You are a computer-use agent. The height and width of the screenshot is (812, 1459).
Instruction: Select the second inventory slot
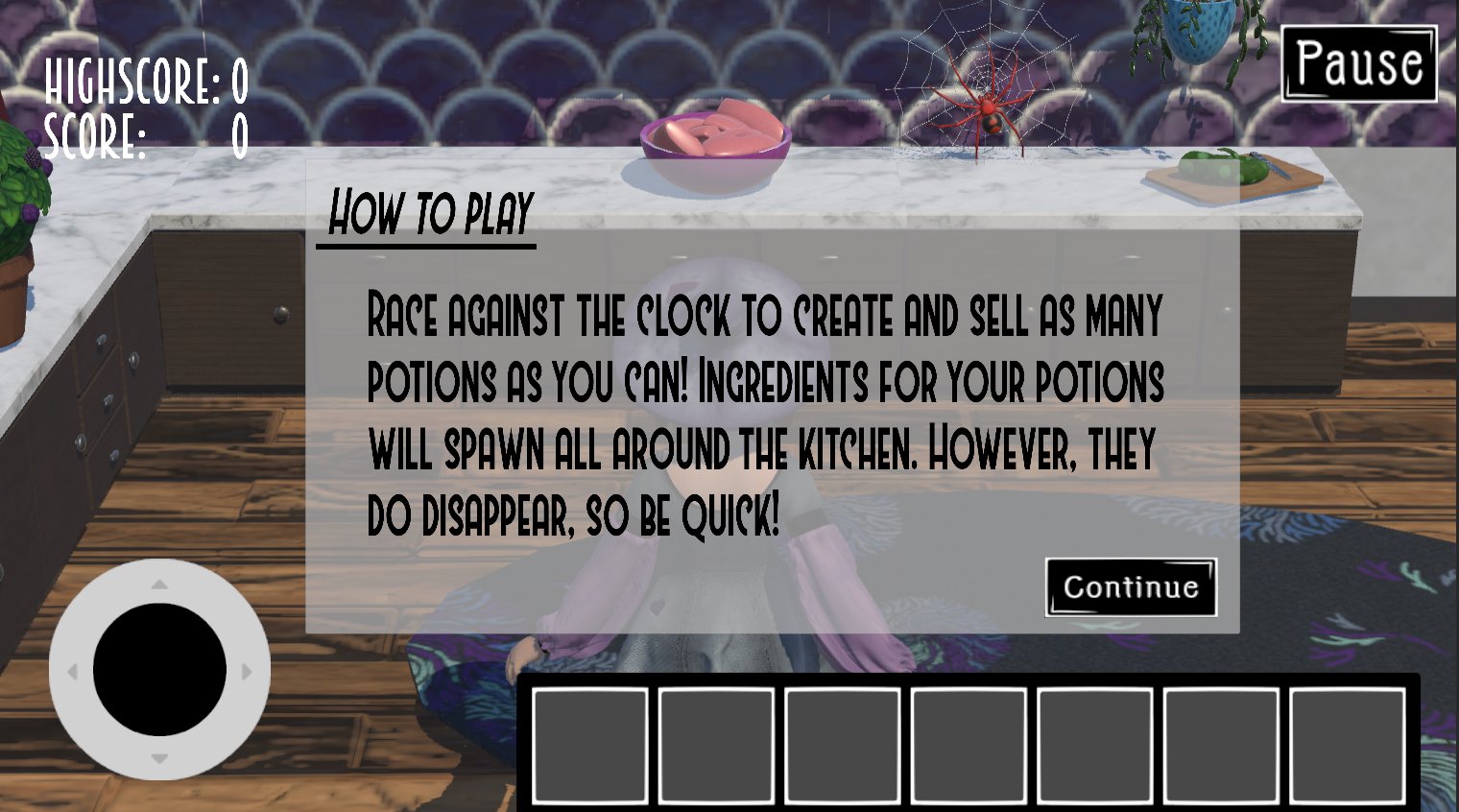717,744
